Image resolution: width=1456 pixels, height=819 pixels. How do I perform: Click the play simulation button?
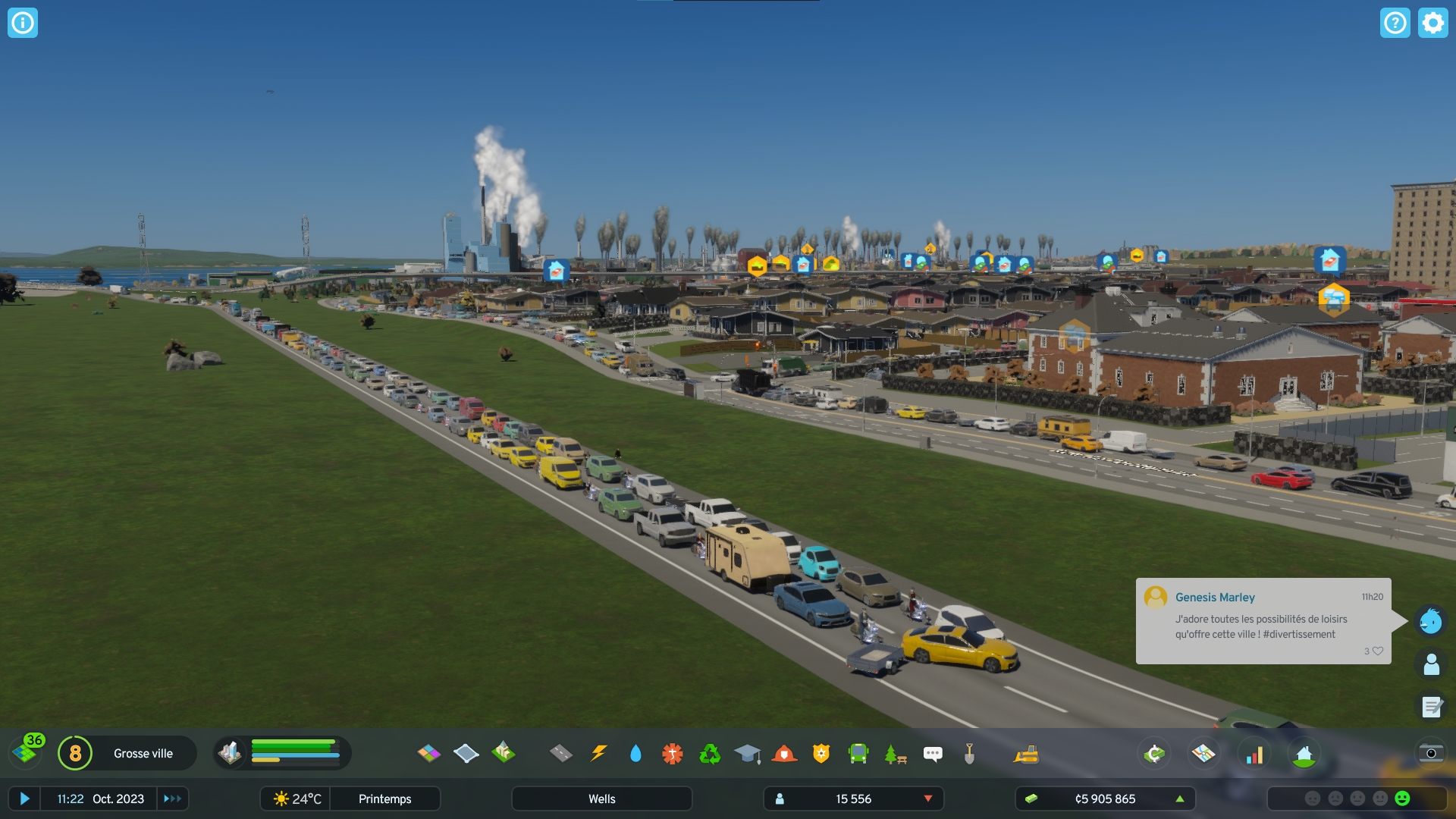[x=24, y=799]
